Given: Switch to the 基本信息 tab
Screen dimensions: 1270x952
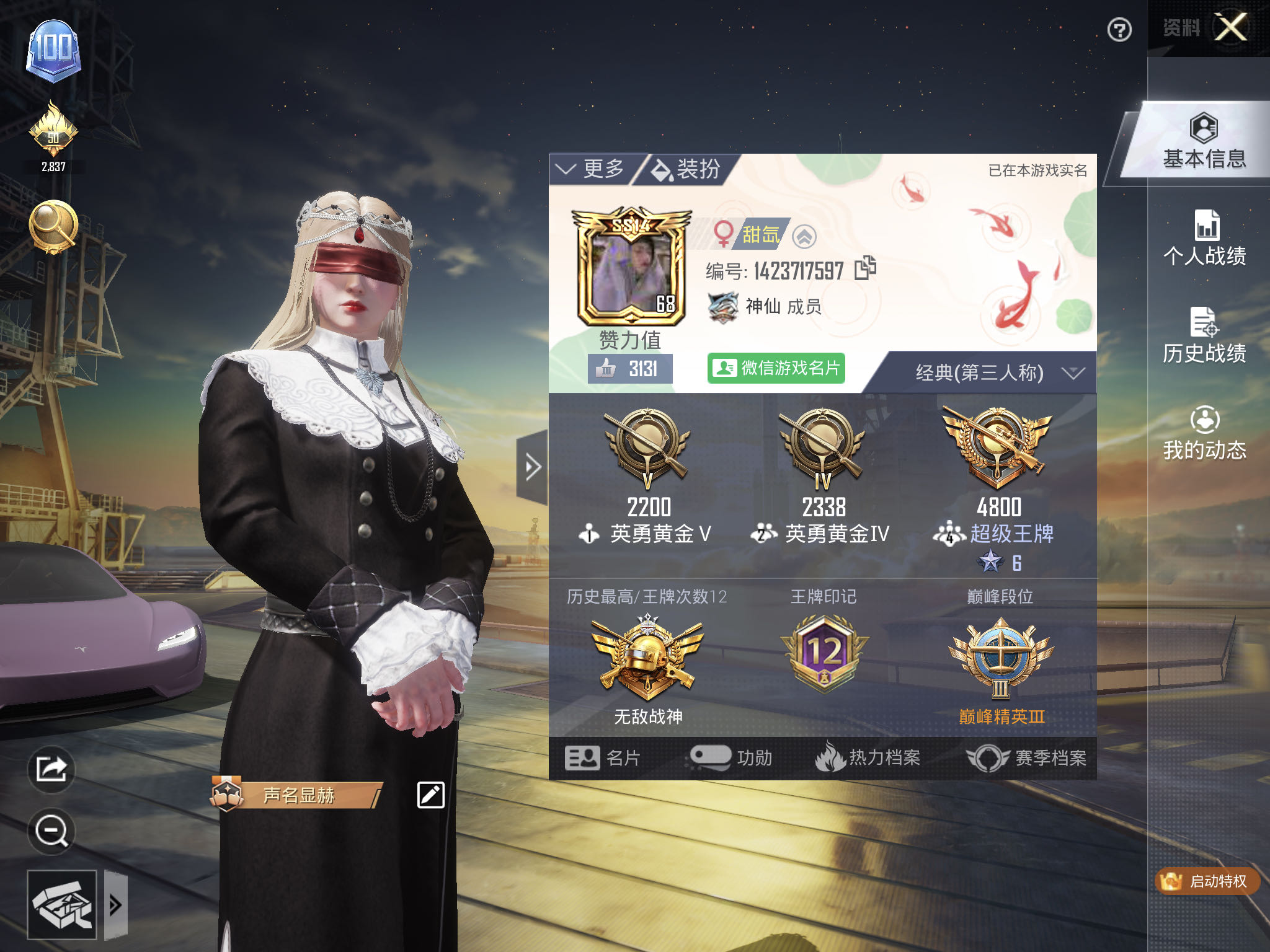Looking at the screenshot, I should 1204,143.
